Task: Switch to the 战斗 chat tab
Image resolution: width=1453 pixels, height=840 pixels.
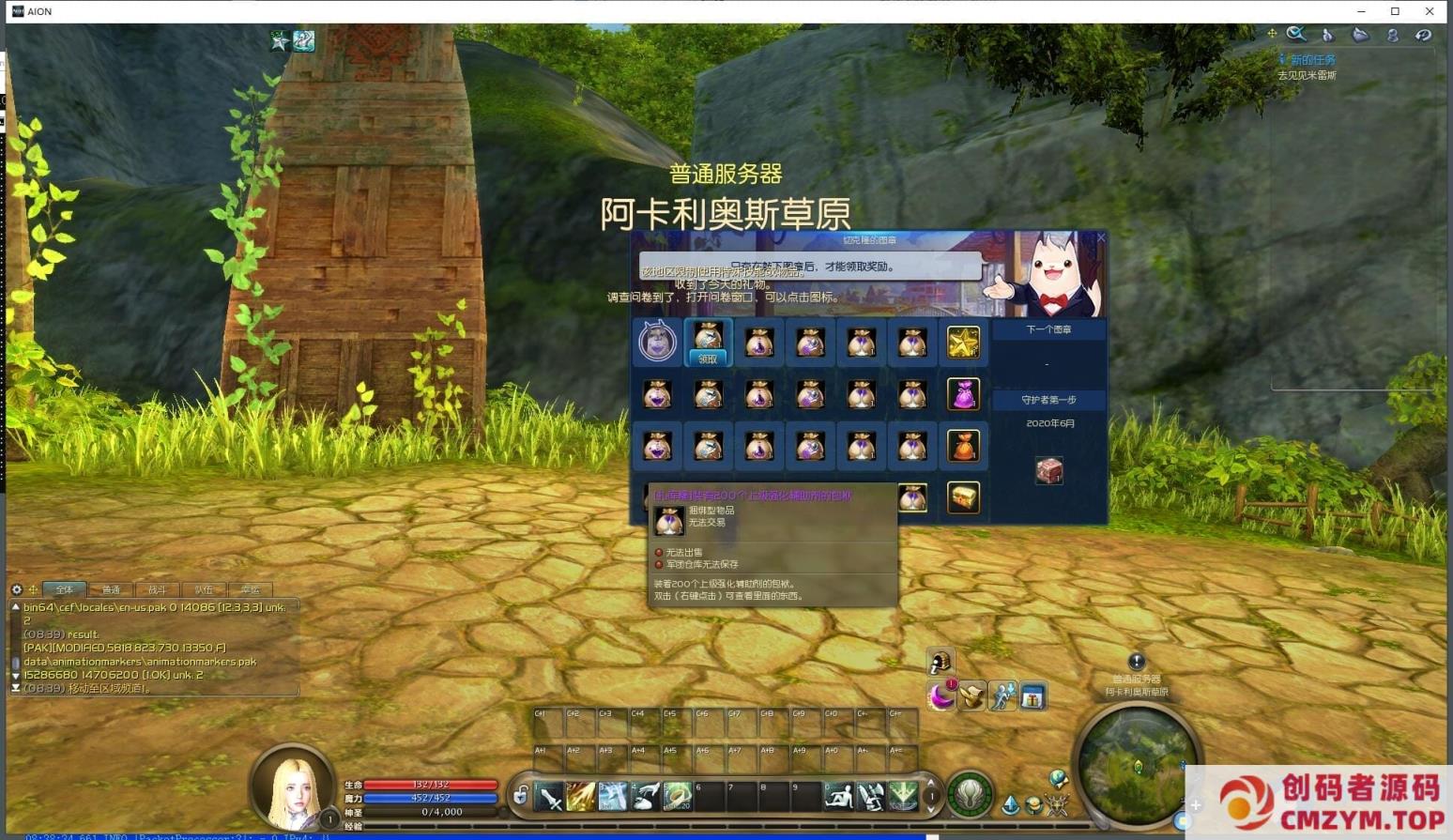Action: pyautogui.click(x=158, y=589)
